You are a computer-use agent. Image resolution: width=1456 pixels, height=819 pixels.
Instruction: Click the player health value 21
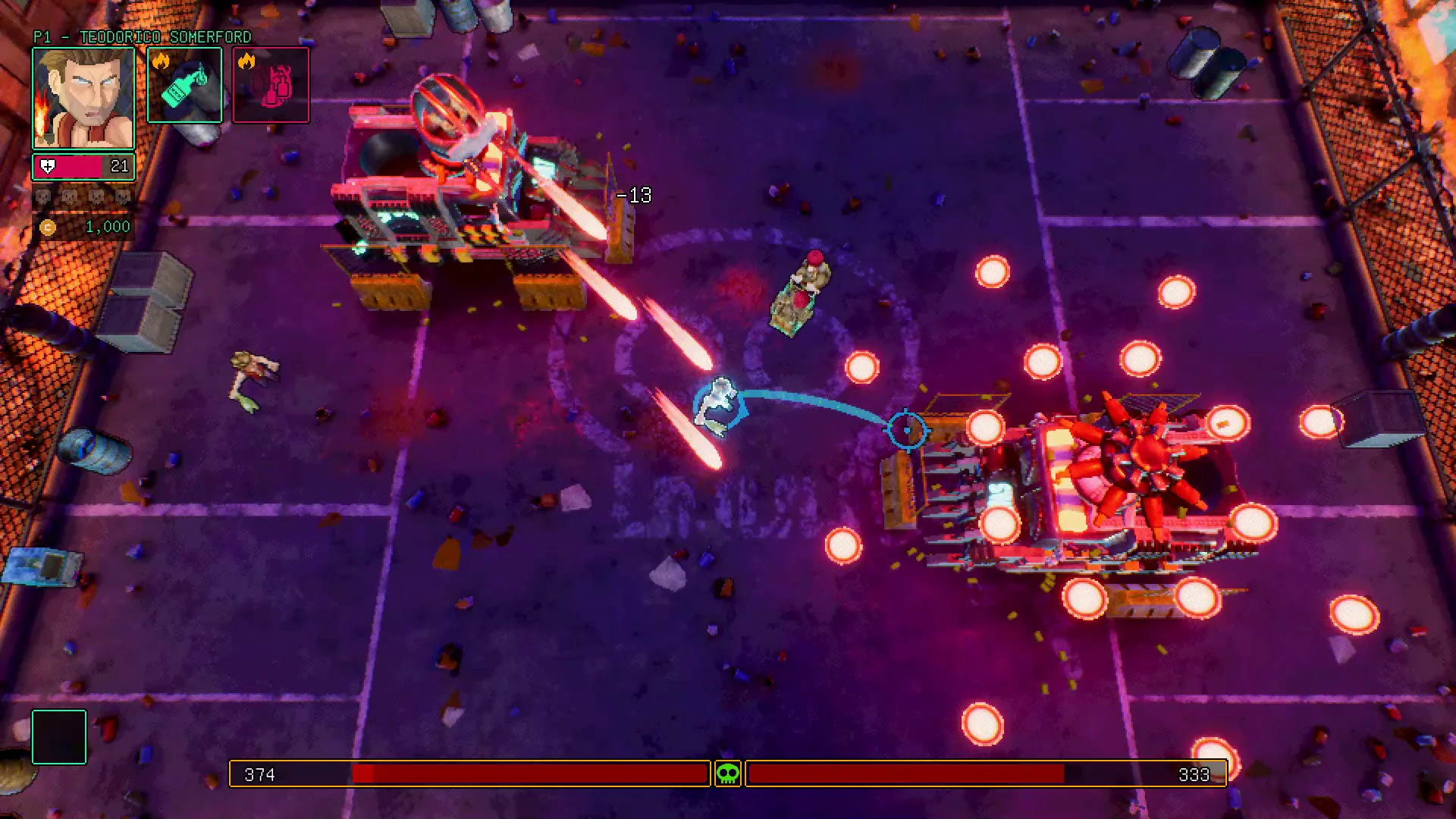tap(120, 165)
